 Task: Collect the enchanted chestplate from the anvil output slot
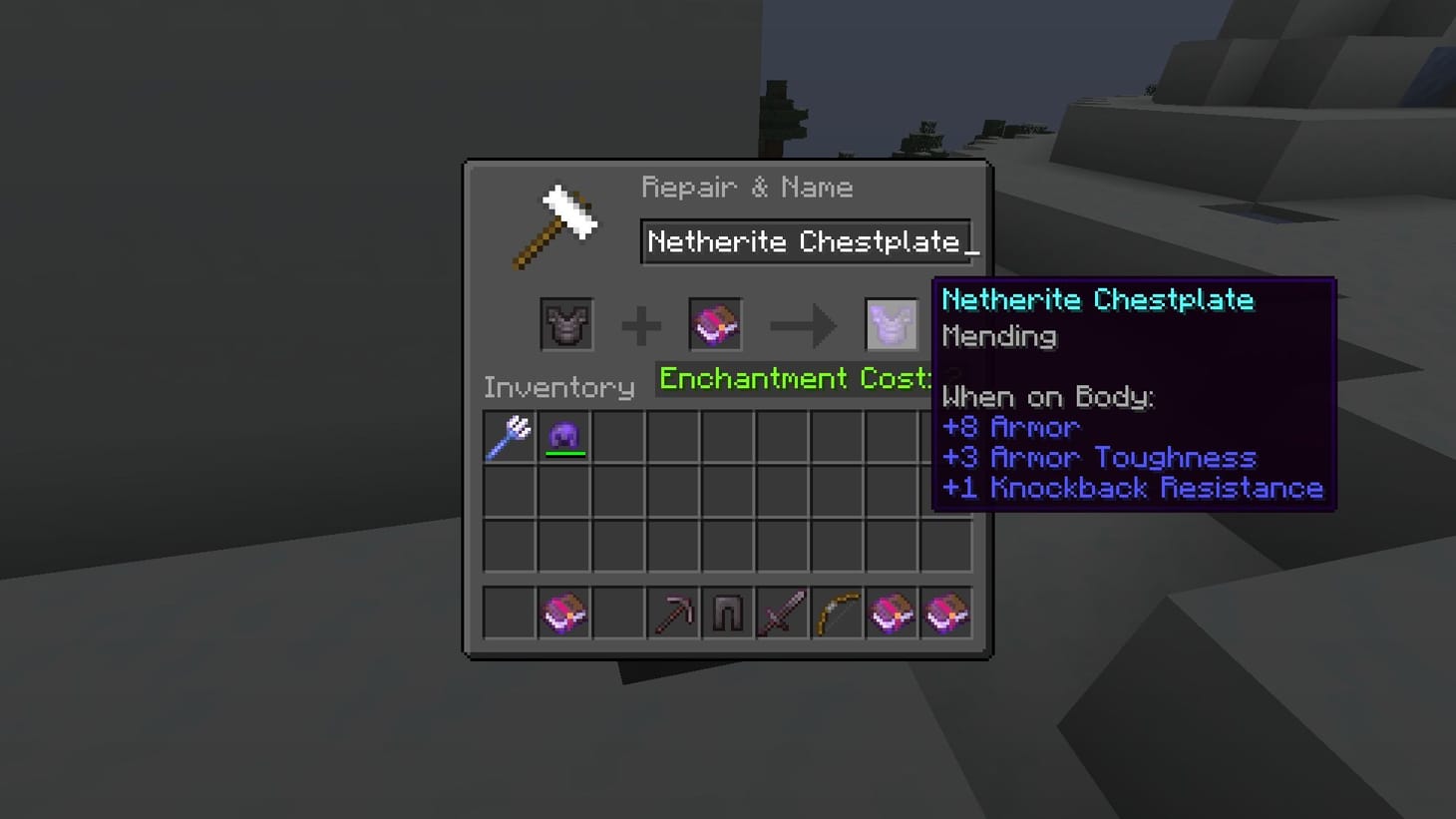[x=893, y=324]
